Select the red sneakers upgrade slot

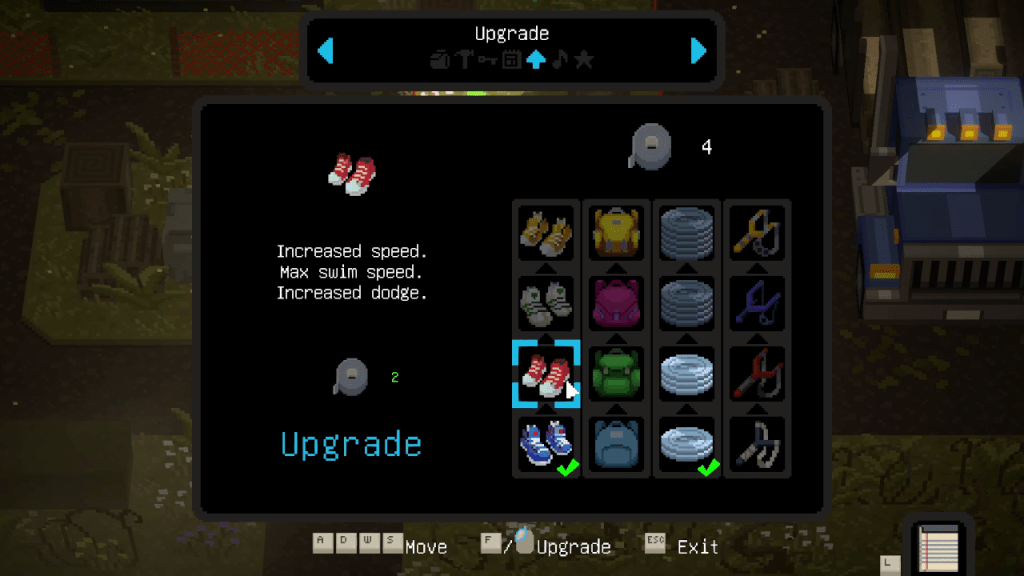pos(546,374)
